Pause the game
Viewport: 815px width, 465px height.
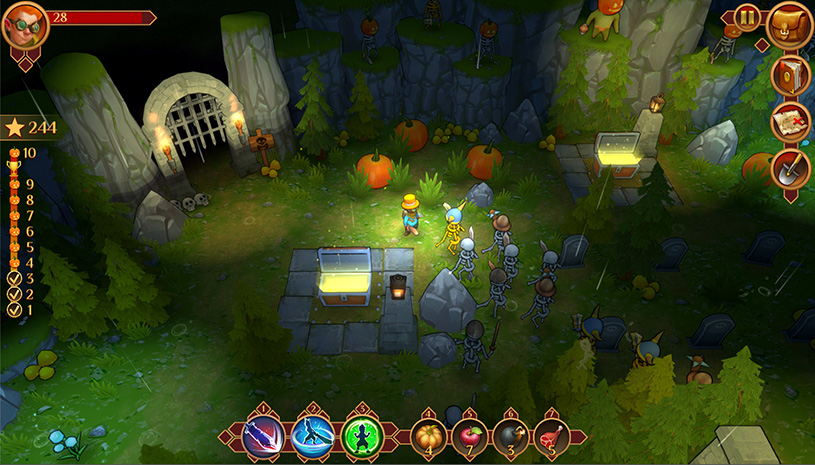pos(746,17)
